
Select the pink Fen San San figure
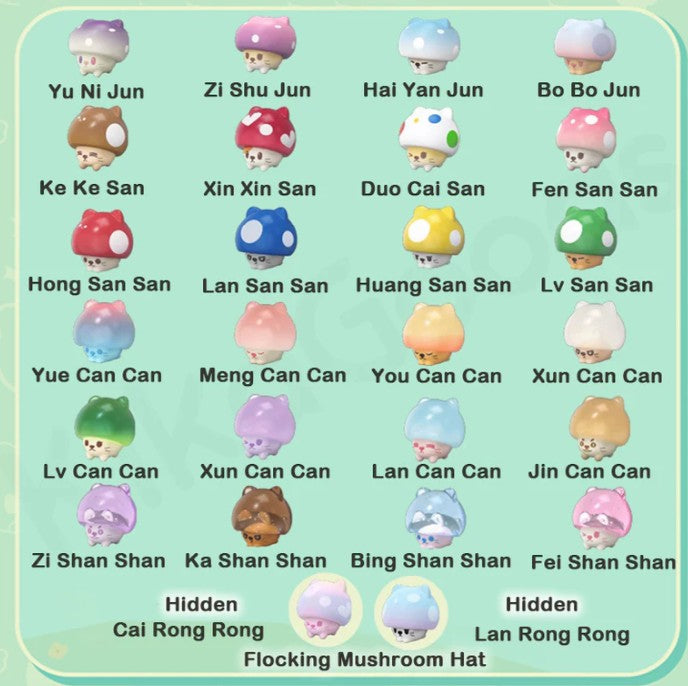pyautogui.click(x=585, y=139)
